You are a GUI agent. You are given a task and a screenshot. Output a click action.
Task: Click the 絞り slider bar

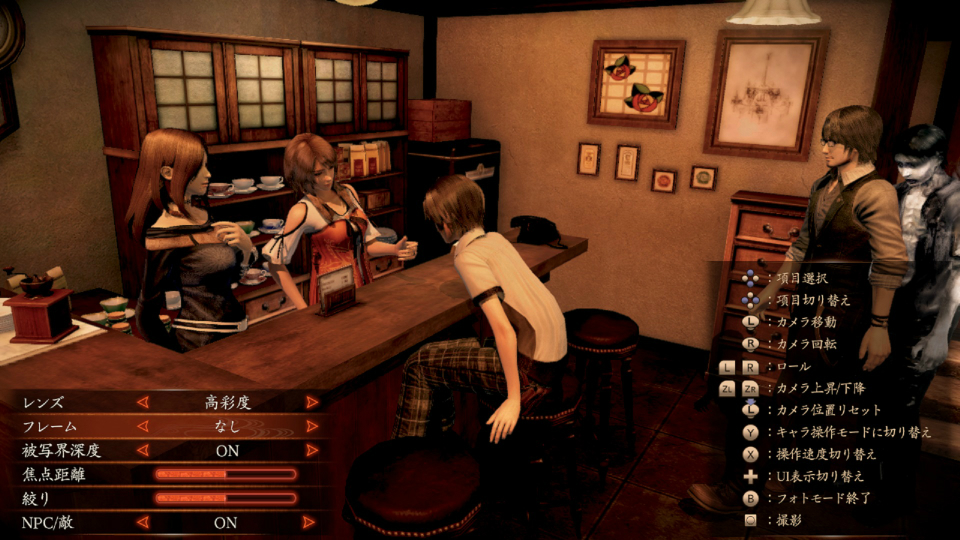point(225,498)
